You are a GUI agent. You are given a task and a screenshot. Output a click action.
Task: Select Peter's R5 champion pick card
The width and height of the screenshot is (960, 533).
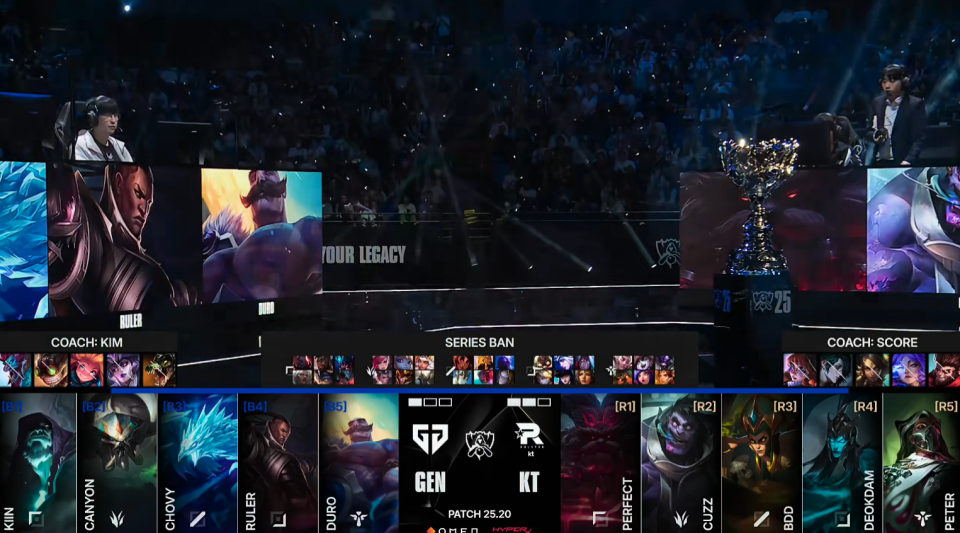tap(921, 462)
